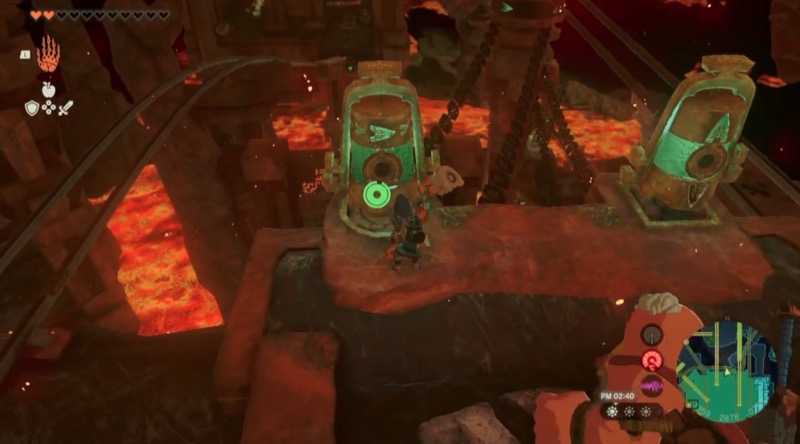This screenshot has height=444, width=800.
Task: Select the apple item icon
Action: point(49,88)
